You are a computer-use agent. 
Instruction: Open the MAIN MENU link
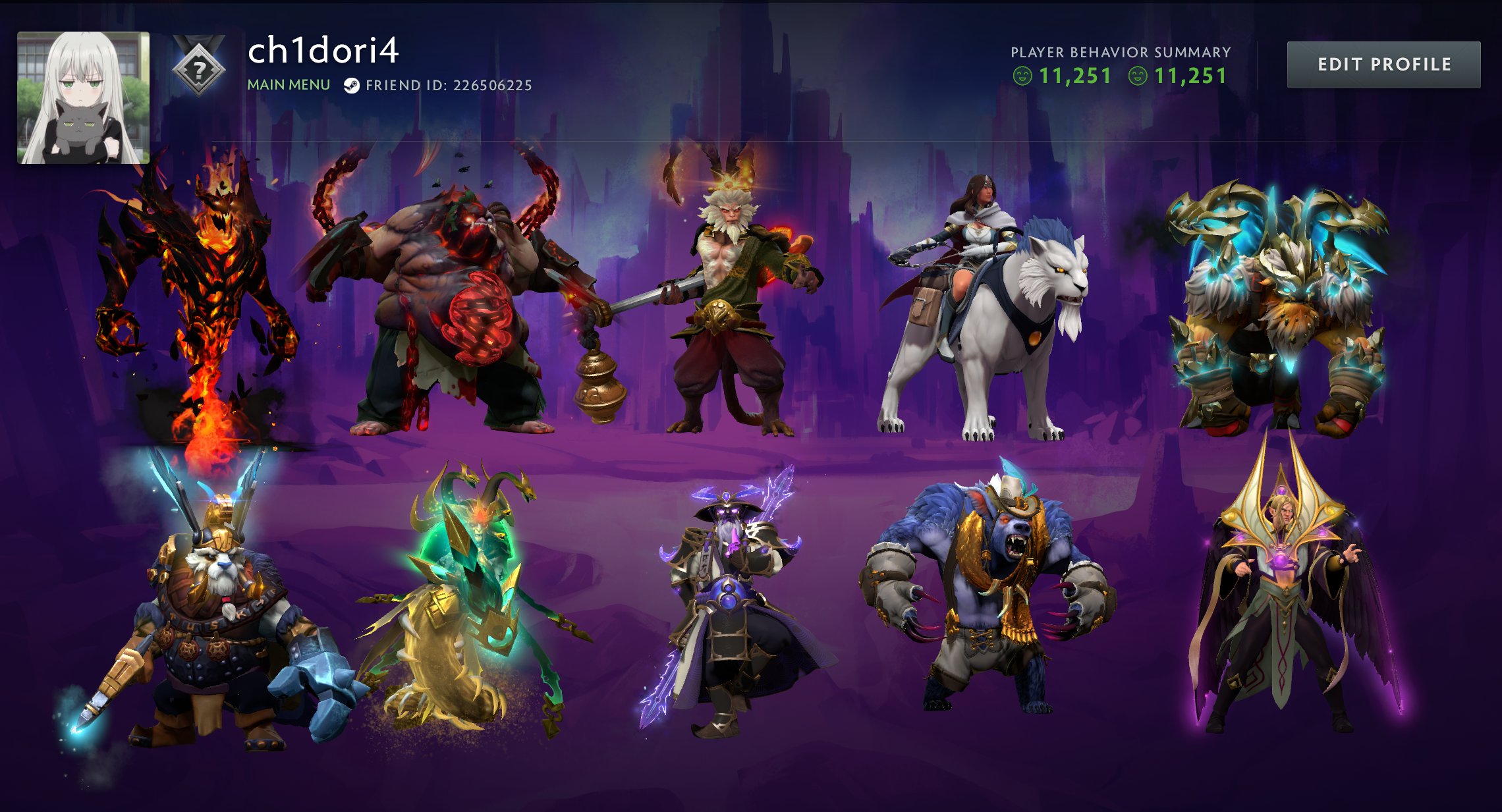pos(289,84)
